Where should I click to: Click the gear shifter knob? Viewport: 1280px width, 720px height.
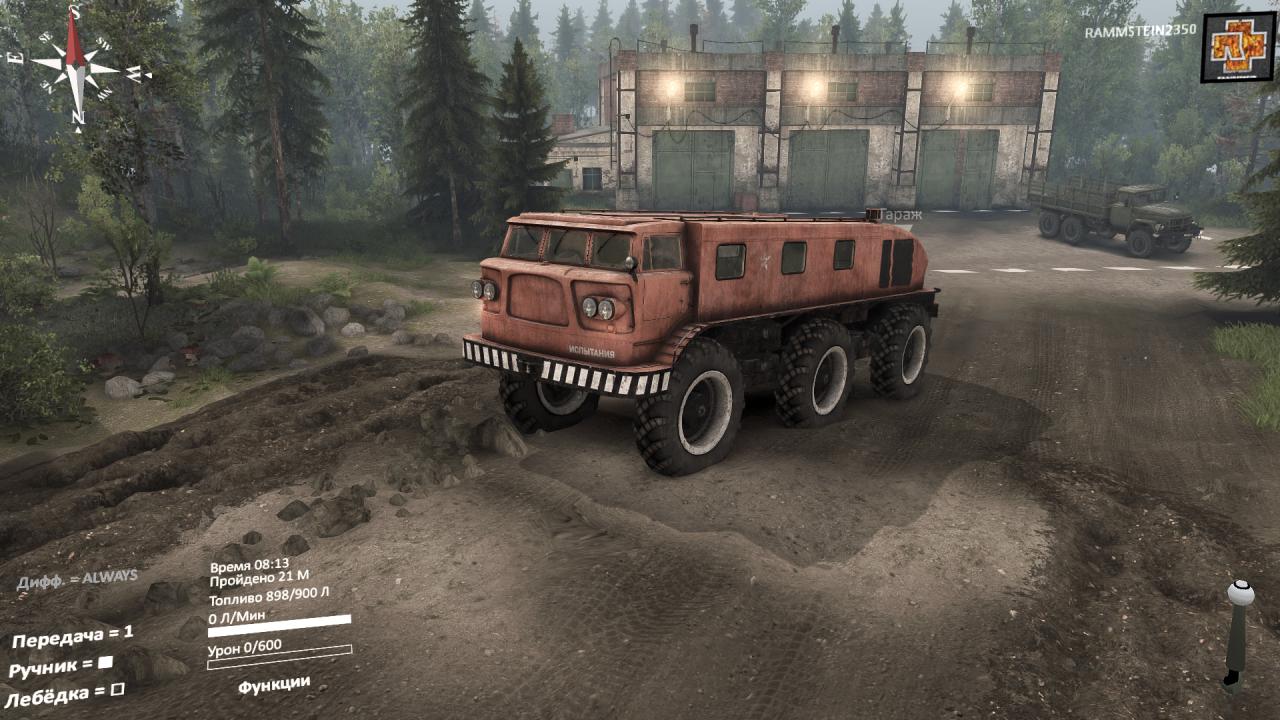pos(1241,593)
